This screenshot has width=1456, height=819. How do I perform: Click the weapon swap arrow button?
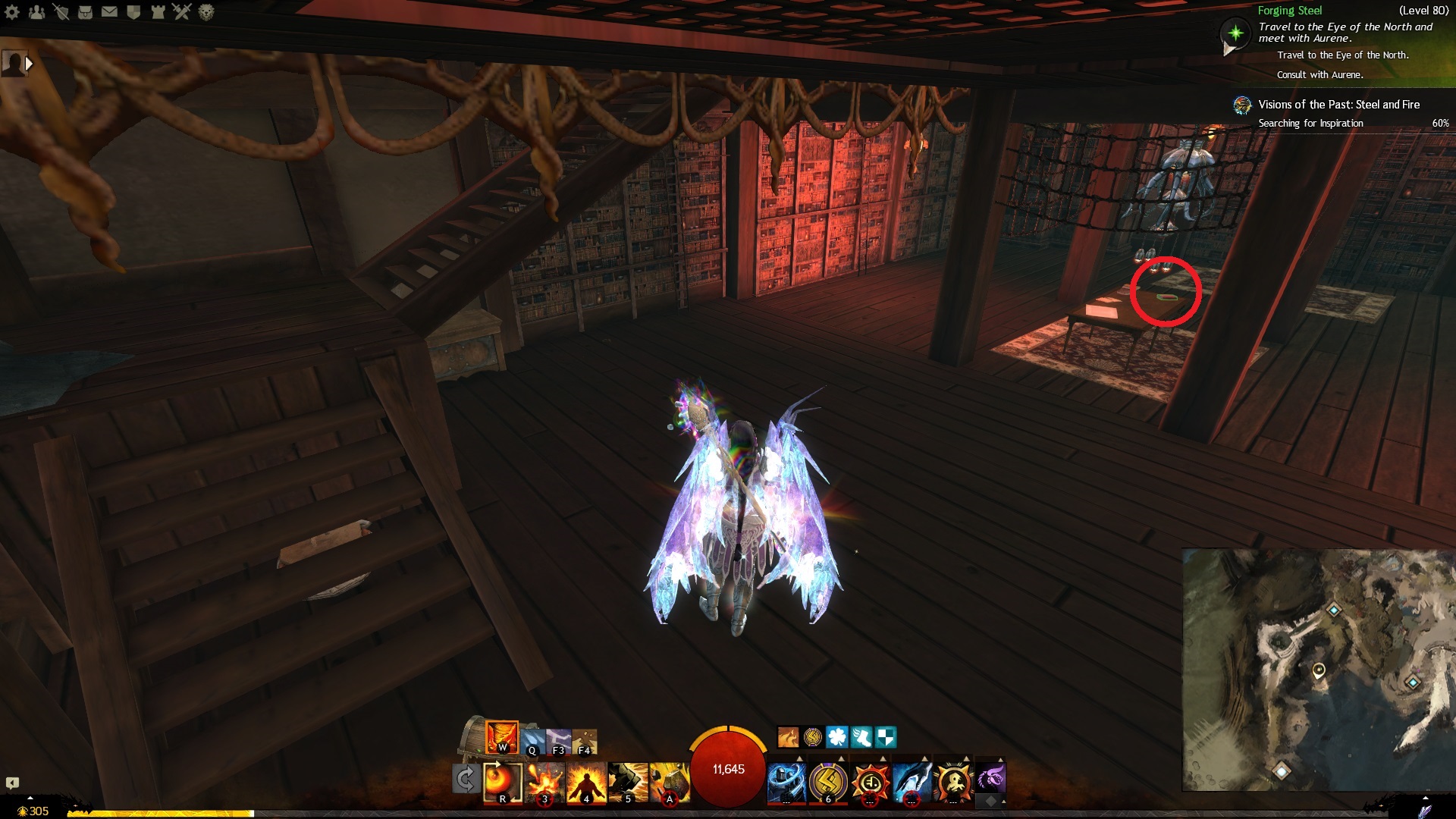(466, 779)
